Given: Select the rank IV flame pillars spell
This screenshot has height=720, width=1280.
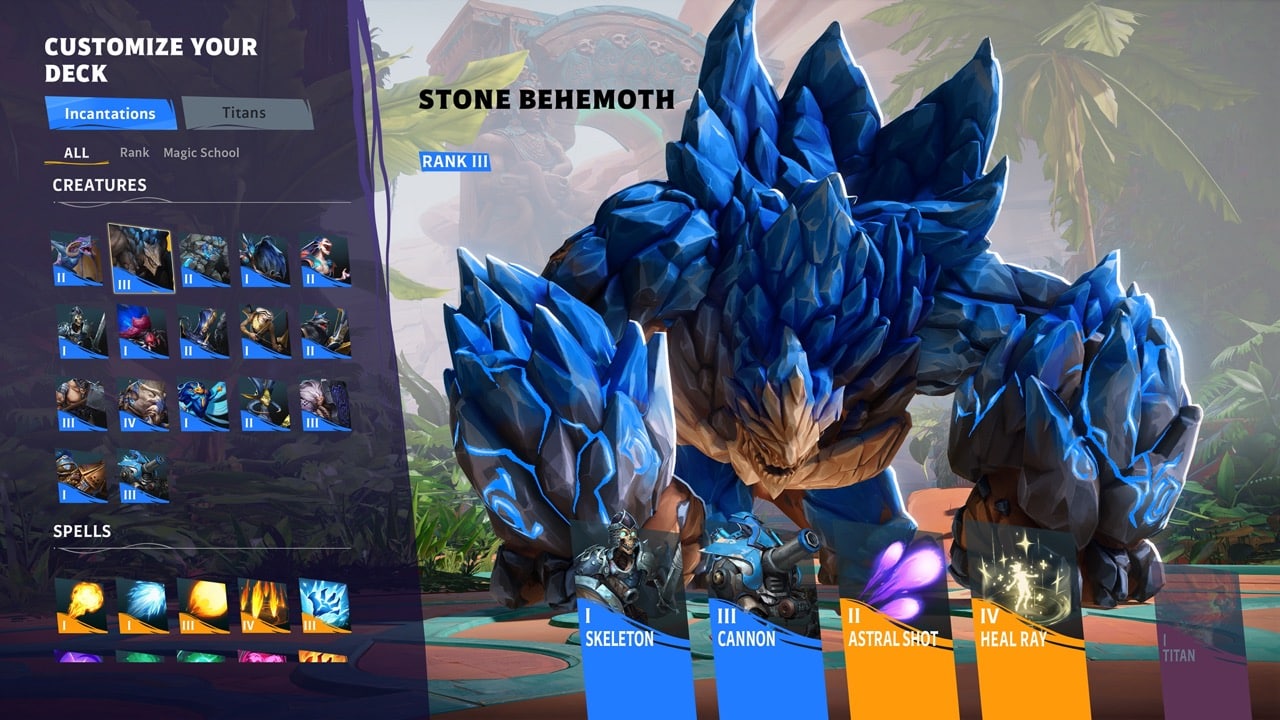Looking at the screenshot, I should coord(264,605).
